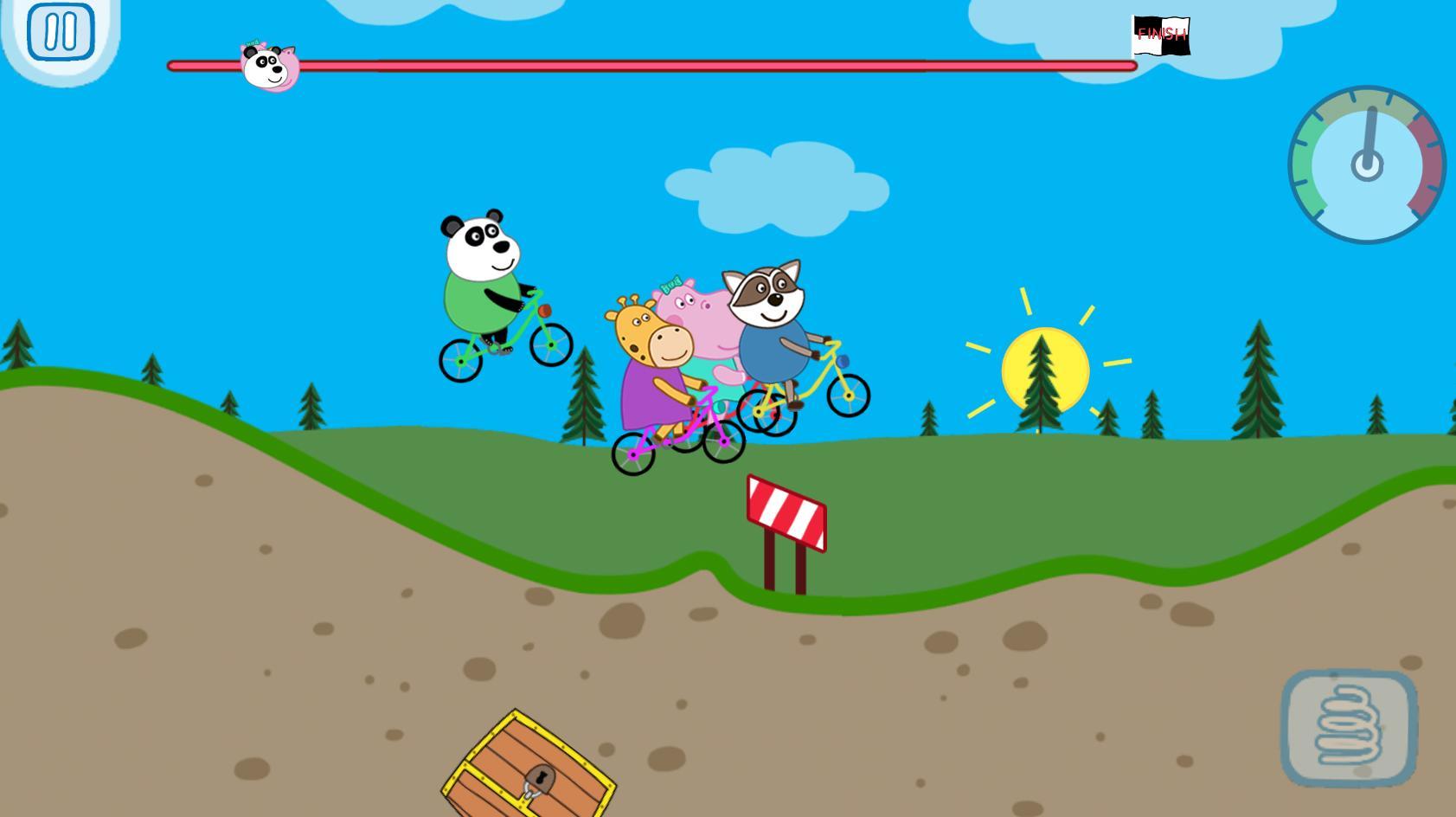Click the pause button top-left
The image size is (1456, 817).
(61, 32)
